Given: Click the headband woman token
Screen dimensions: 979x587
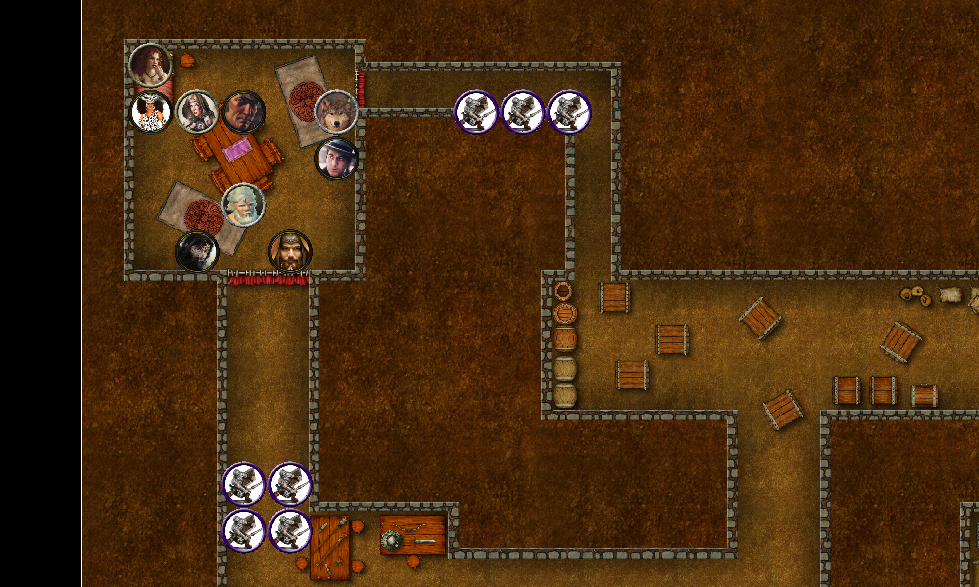Looking at the screenshot, I should pos(197,112).
